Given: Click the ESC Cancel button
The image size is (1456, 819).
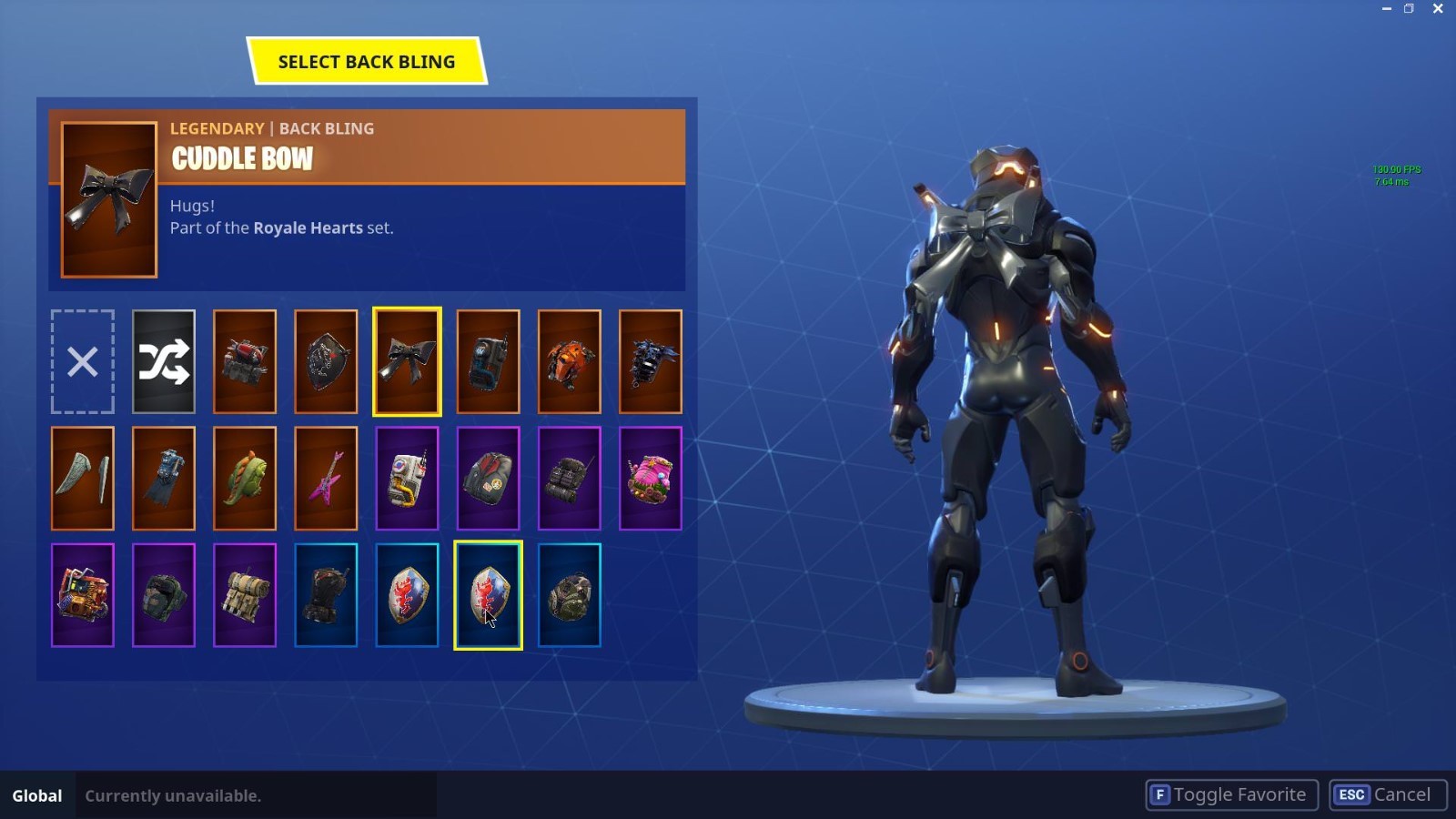Looking at the screenshot, I should click(x=1385, y=794).
